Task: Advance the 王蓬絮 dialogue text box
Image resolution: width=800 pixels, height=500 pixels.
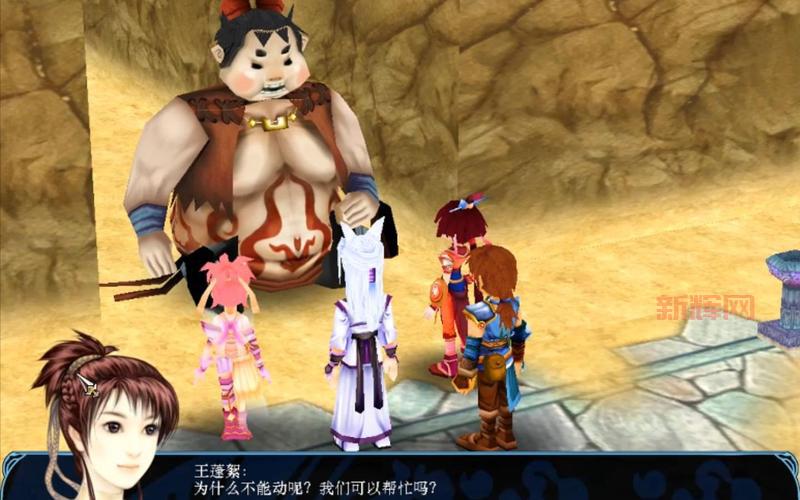Action: (480, 480)
